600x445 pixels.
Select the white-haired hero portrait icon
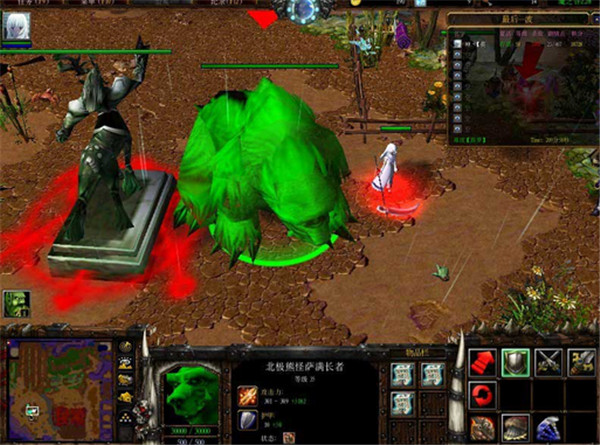click(x=17, y=29)
